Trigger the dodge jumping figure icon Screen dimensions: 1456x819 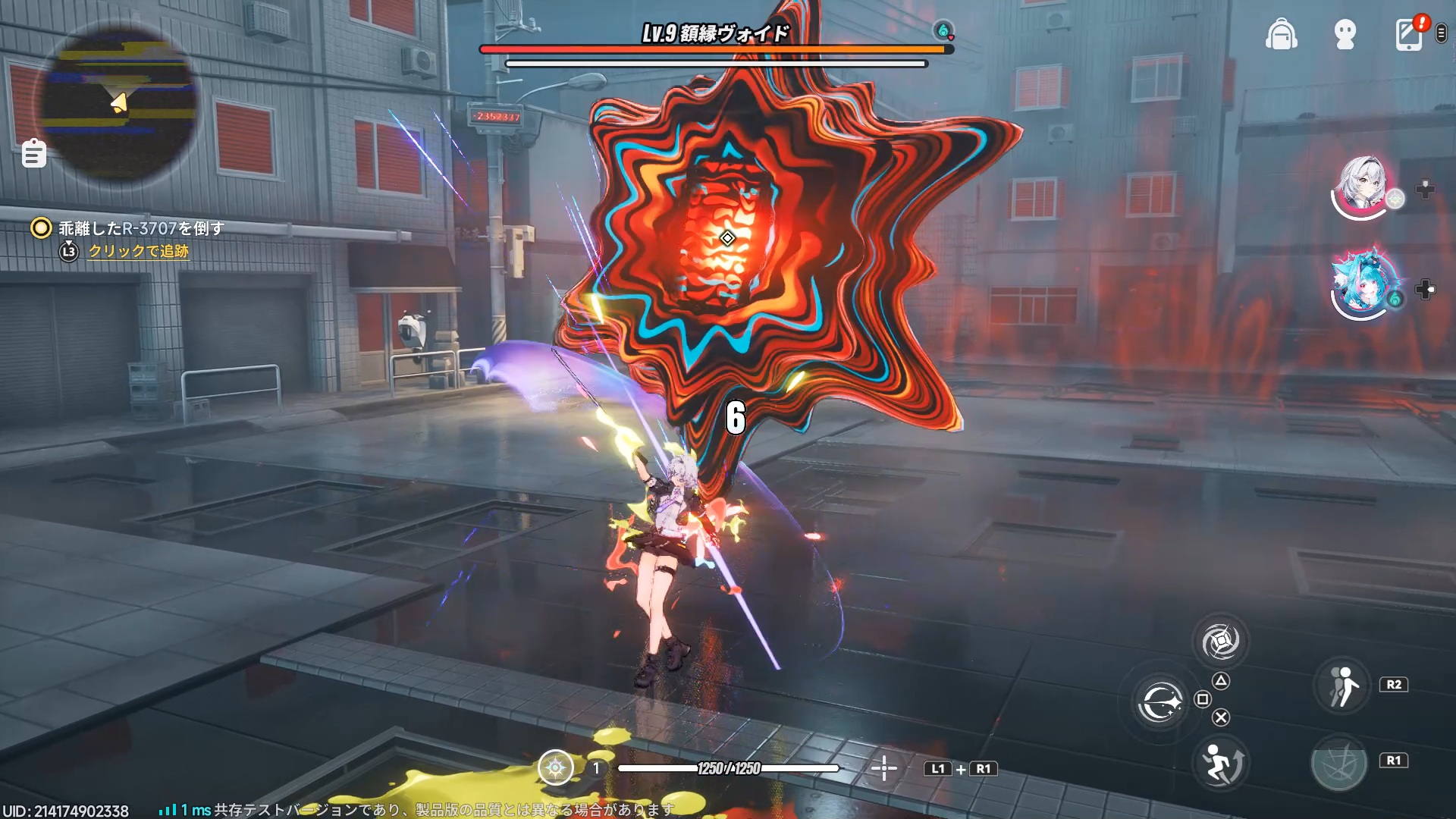tap(1220, 762)
